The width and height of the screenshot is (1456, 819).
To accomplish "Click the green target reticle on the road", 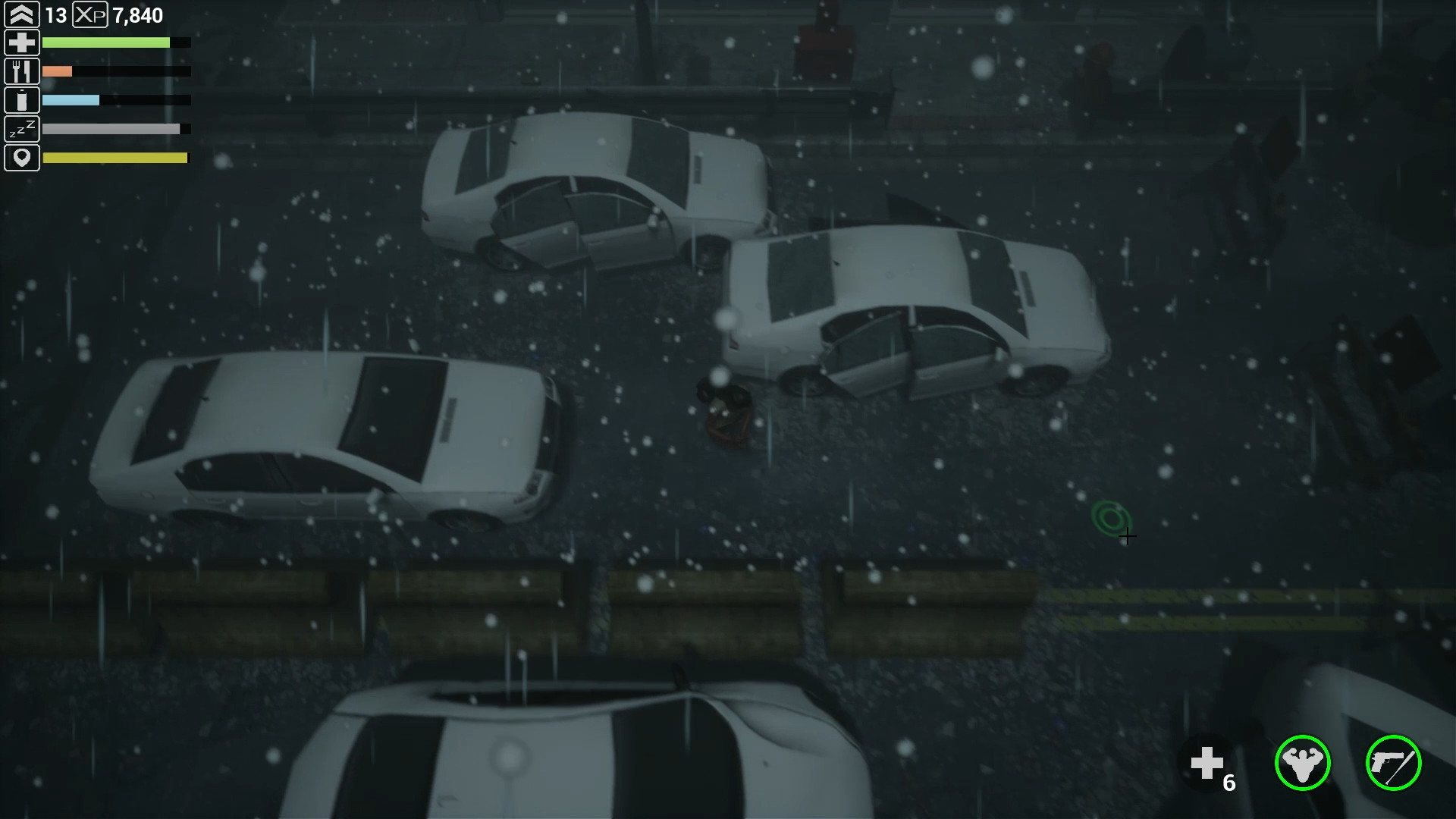I will (1109, 519).
